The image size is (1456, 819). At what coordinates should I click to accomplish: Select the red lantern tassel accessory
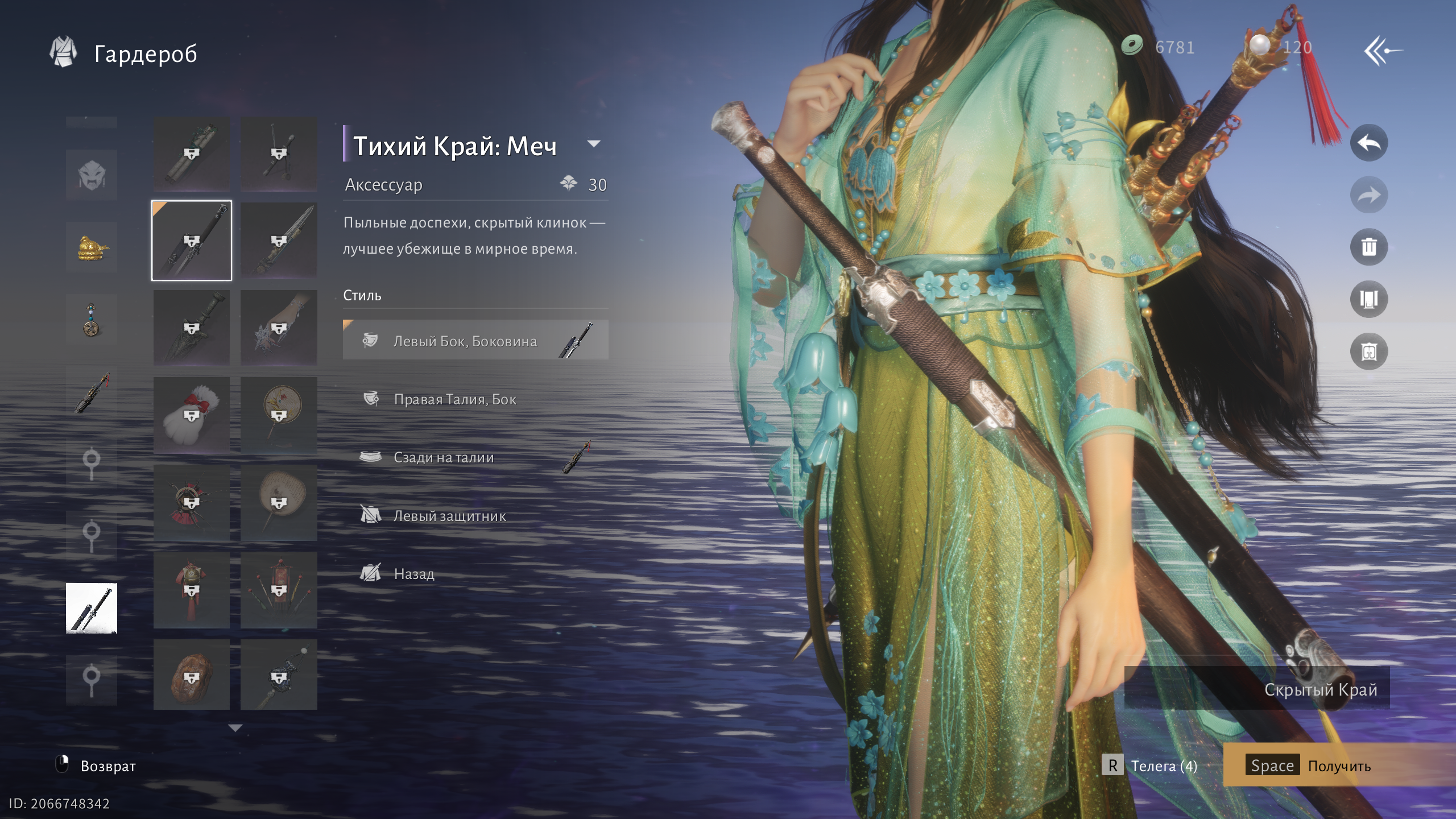(192, 590)
